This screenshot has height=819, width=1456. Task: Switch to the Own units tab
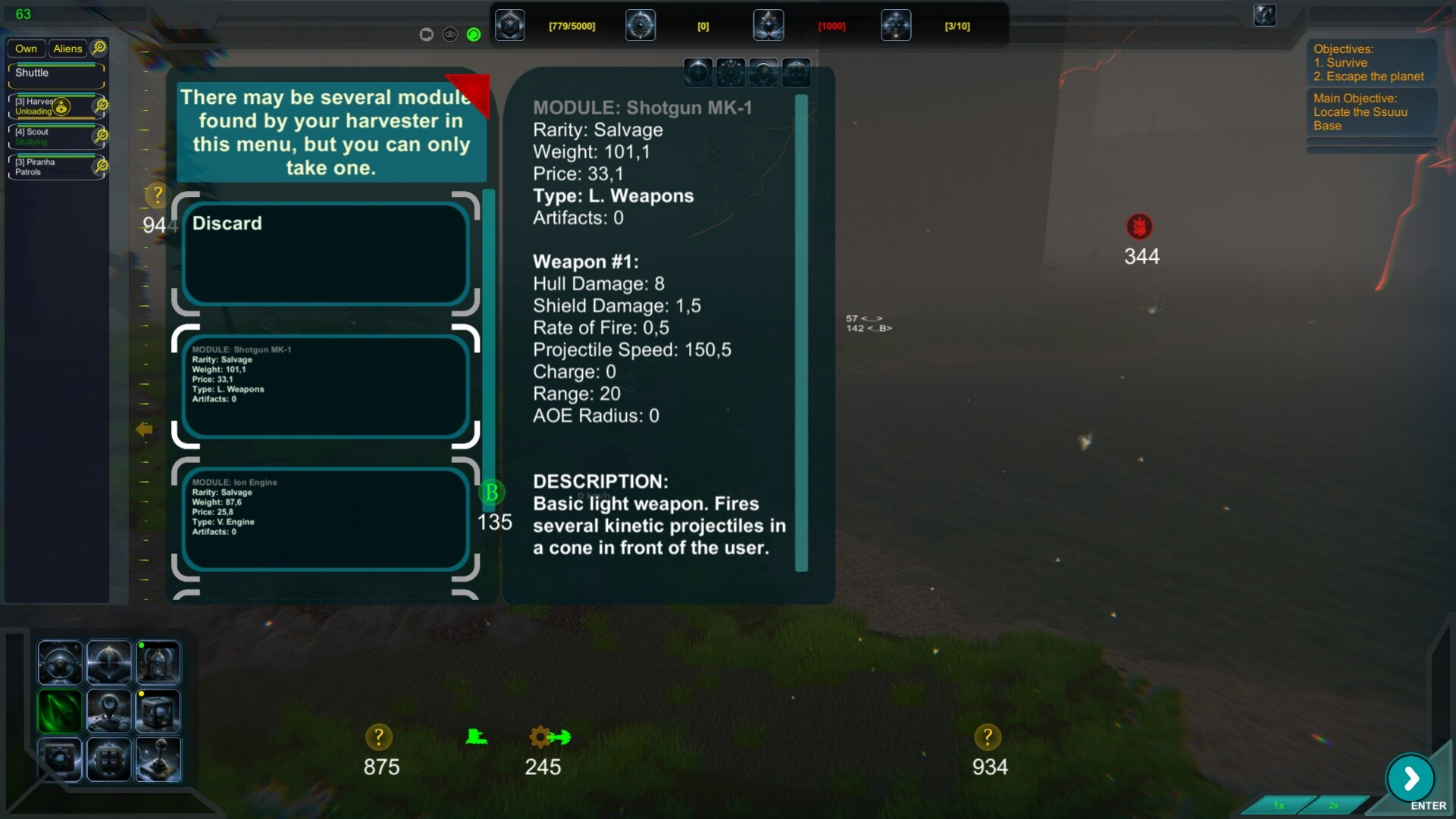tap(26, 48)
